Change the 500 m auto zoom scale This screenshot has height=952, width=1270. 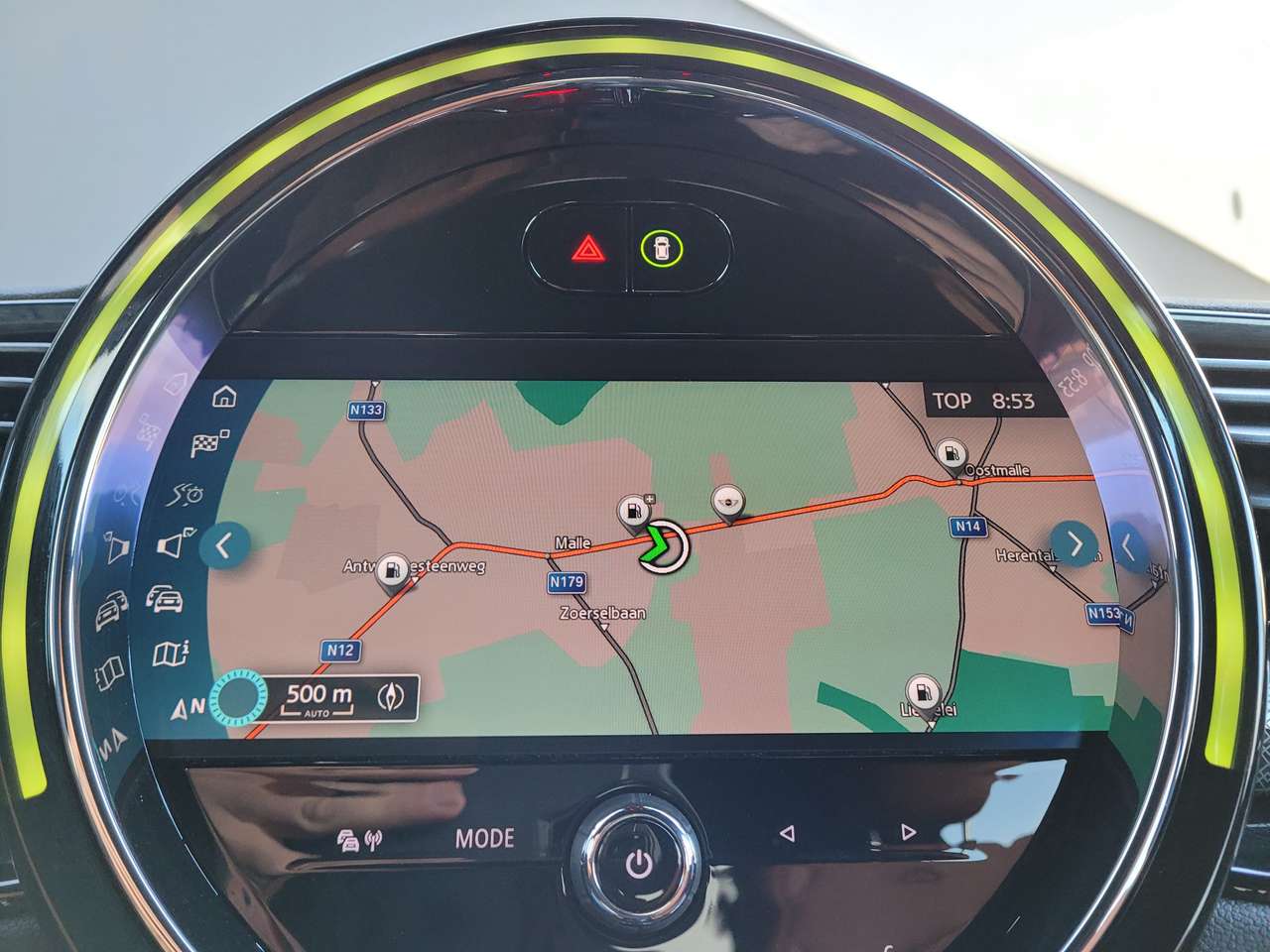pyautogui.click(x=318, y=698)
